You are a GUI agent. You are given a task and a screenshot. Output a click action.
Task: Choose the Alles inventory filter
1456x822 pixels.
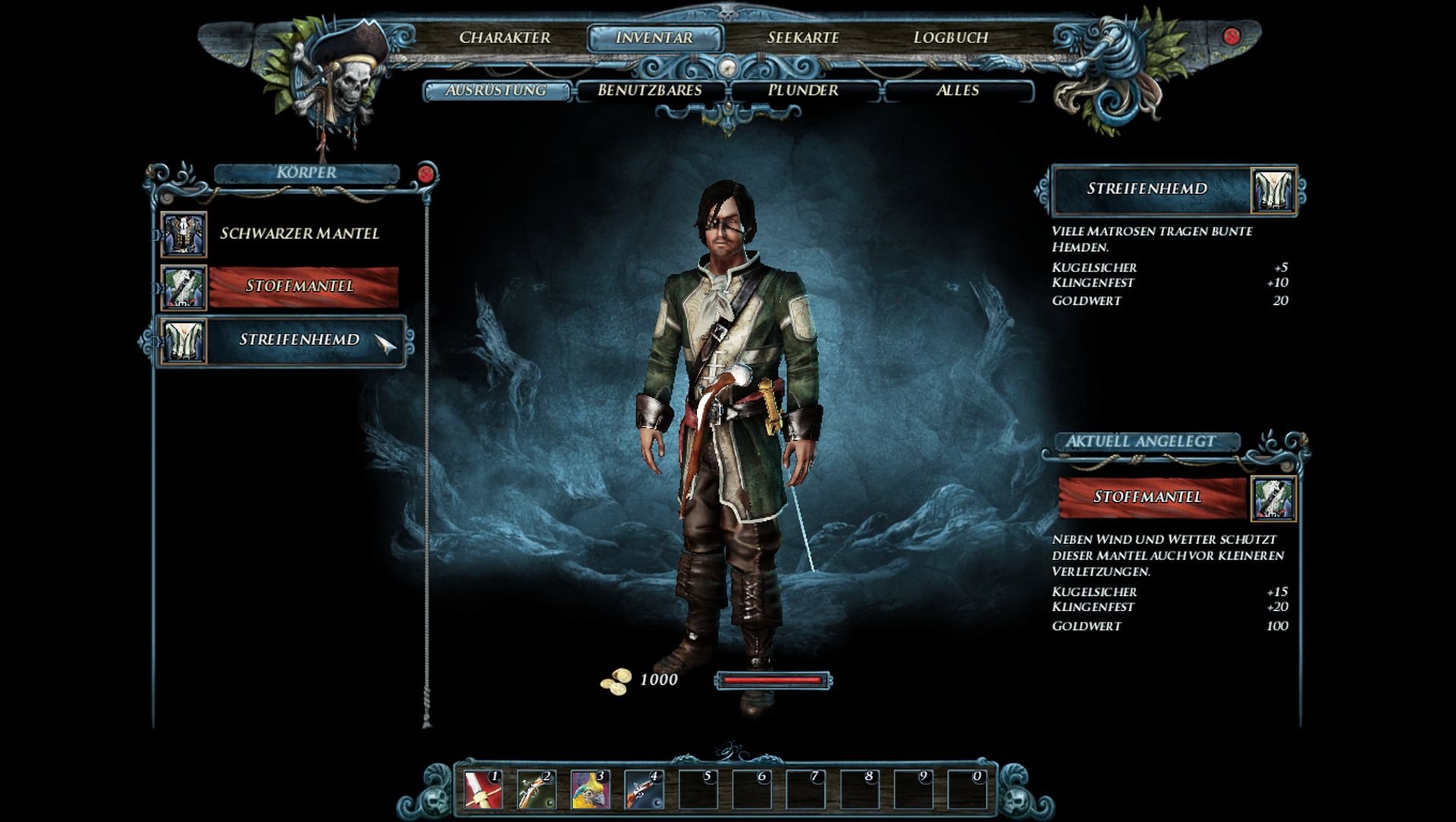tap(958, 90)
